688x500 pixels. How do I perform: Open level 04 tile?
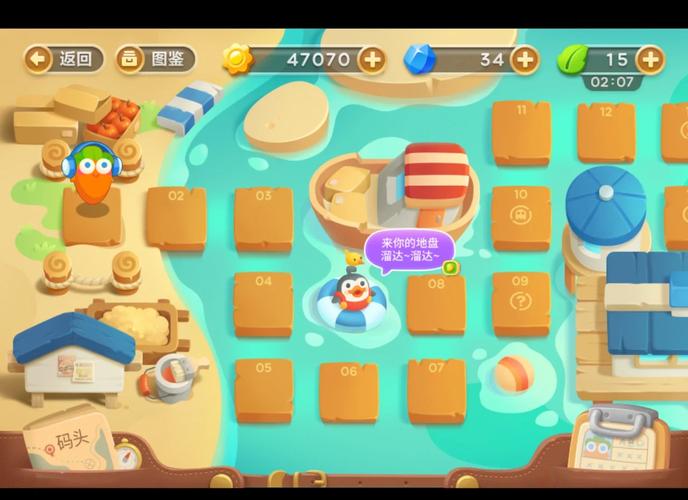[x=263, y=303]
